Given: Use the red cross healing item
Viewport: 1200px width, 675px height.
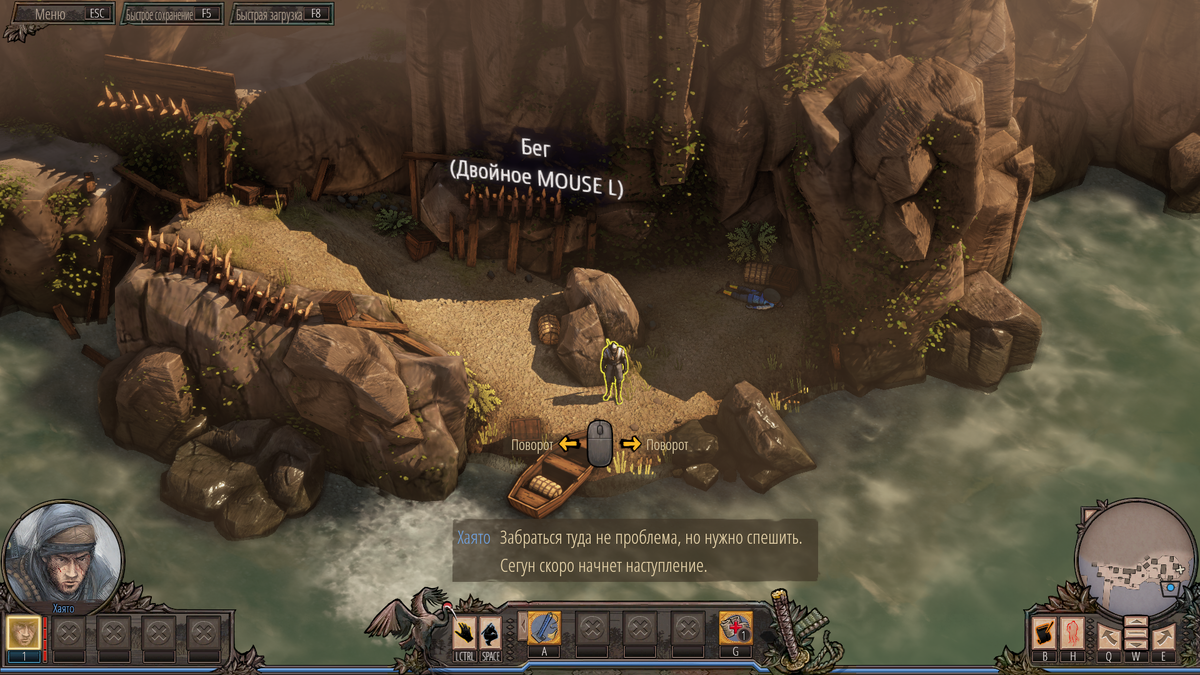Looking at the screenshot, I should pos(735,629).
